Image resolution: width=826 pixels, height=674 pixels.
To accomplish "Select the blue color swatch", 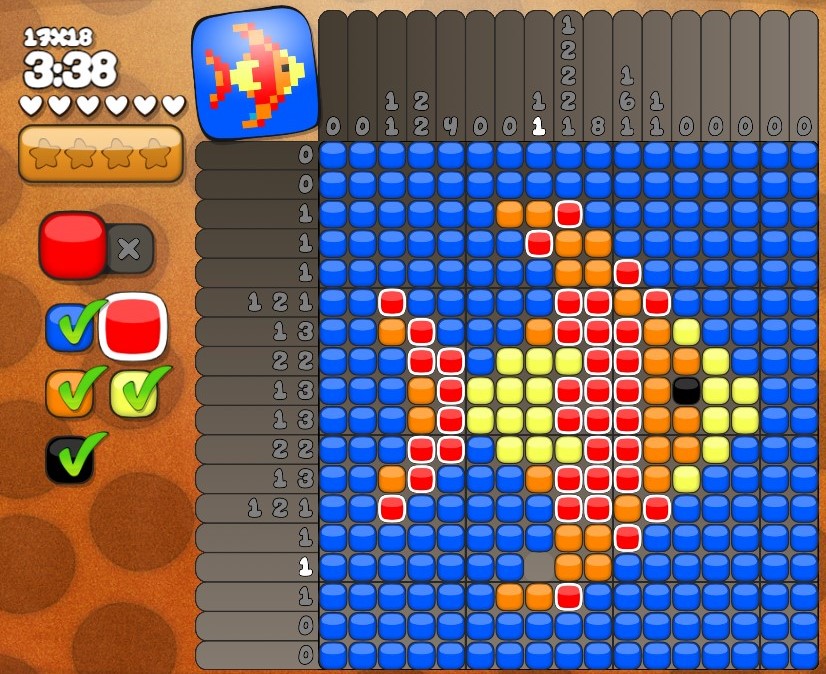I will [69, 327].
